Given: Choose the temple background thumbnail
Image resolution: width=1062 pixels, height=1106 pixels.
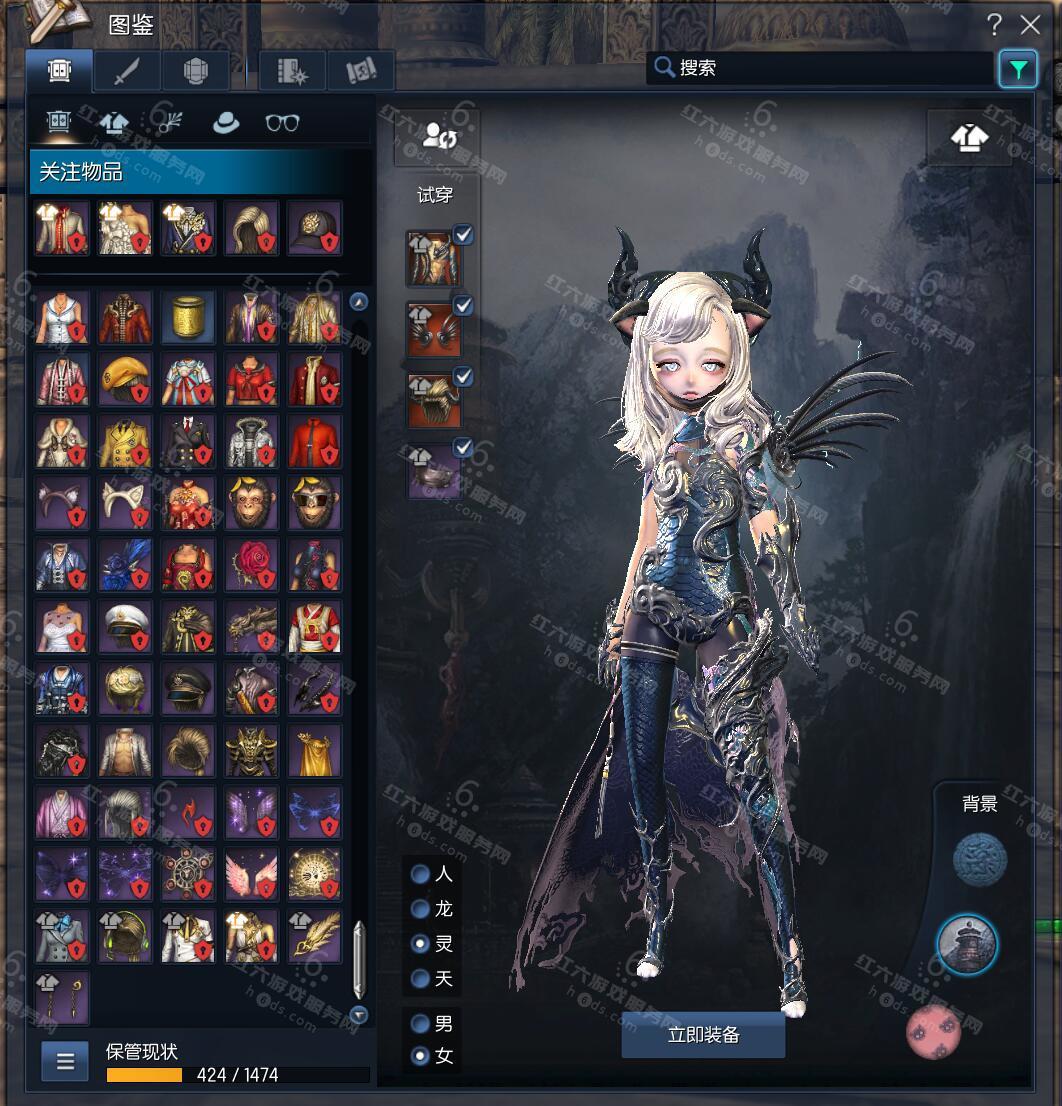Looking at the screenshot, I should click(967, 944).
